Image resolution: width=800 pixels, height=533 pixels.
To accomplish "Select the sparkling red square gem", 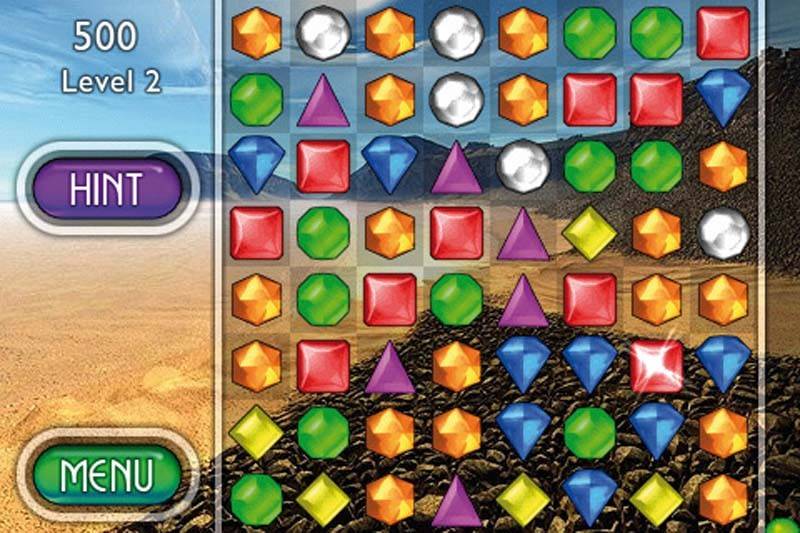I will click(657, 365).
